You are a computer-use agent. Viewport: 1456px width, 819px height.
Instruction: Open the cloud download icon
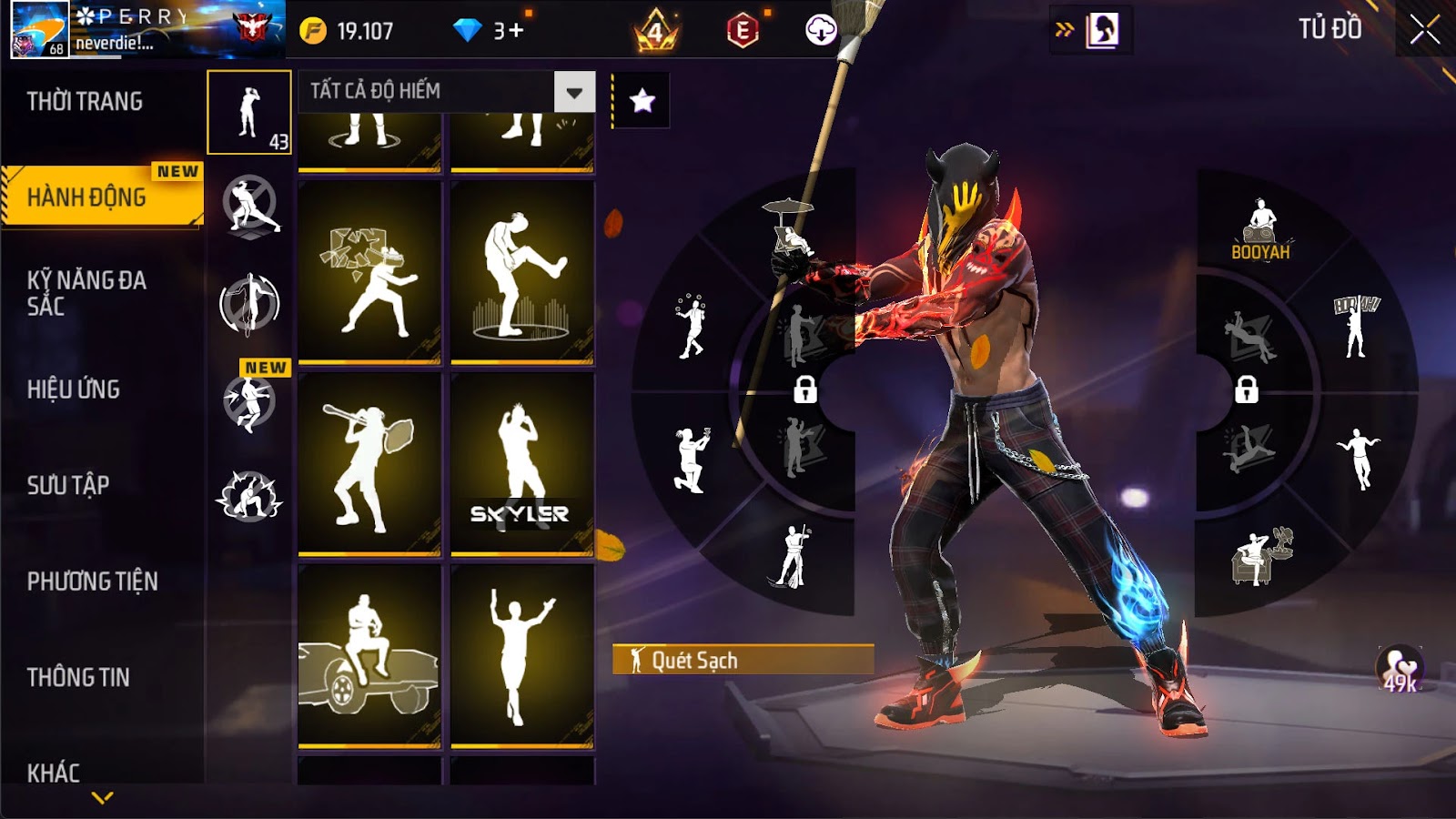[x=820, y=31]
